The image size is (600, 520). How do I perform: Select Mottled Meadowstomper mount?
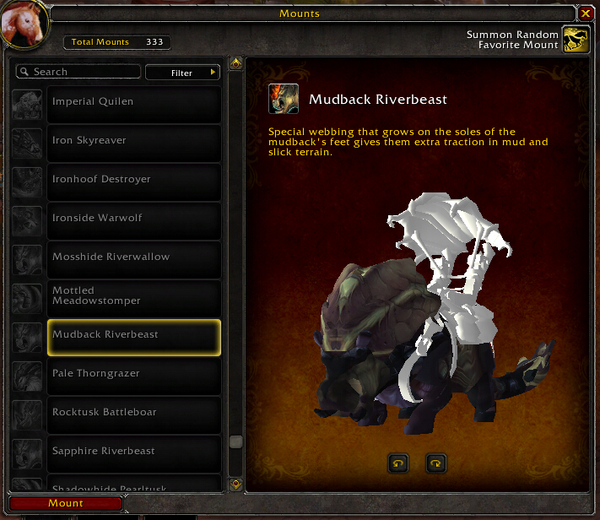click(x=134, y=296)
